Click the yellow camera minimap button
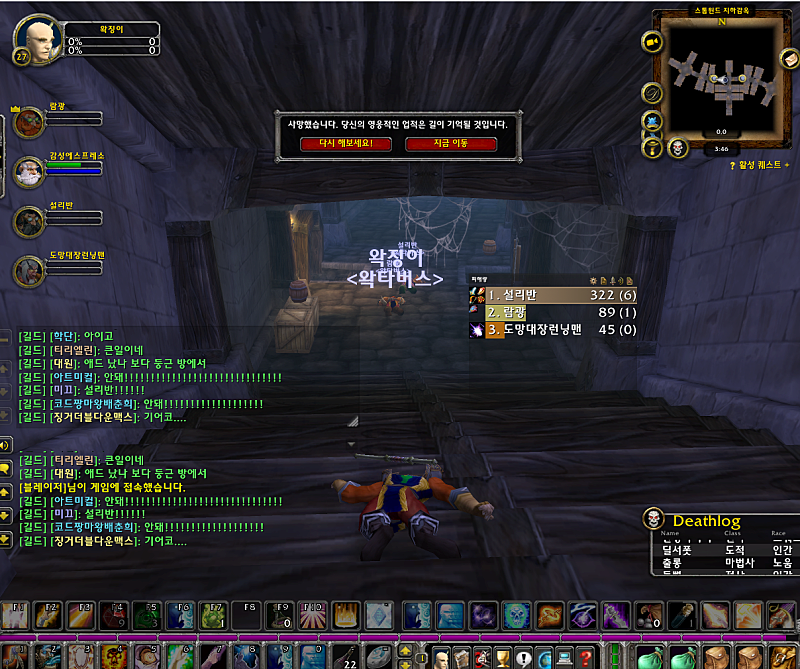The height and width of the screenshot is (669, 800). click(x=653, y=42)
